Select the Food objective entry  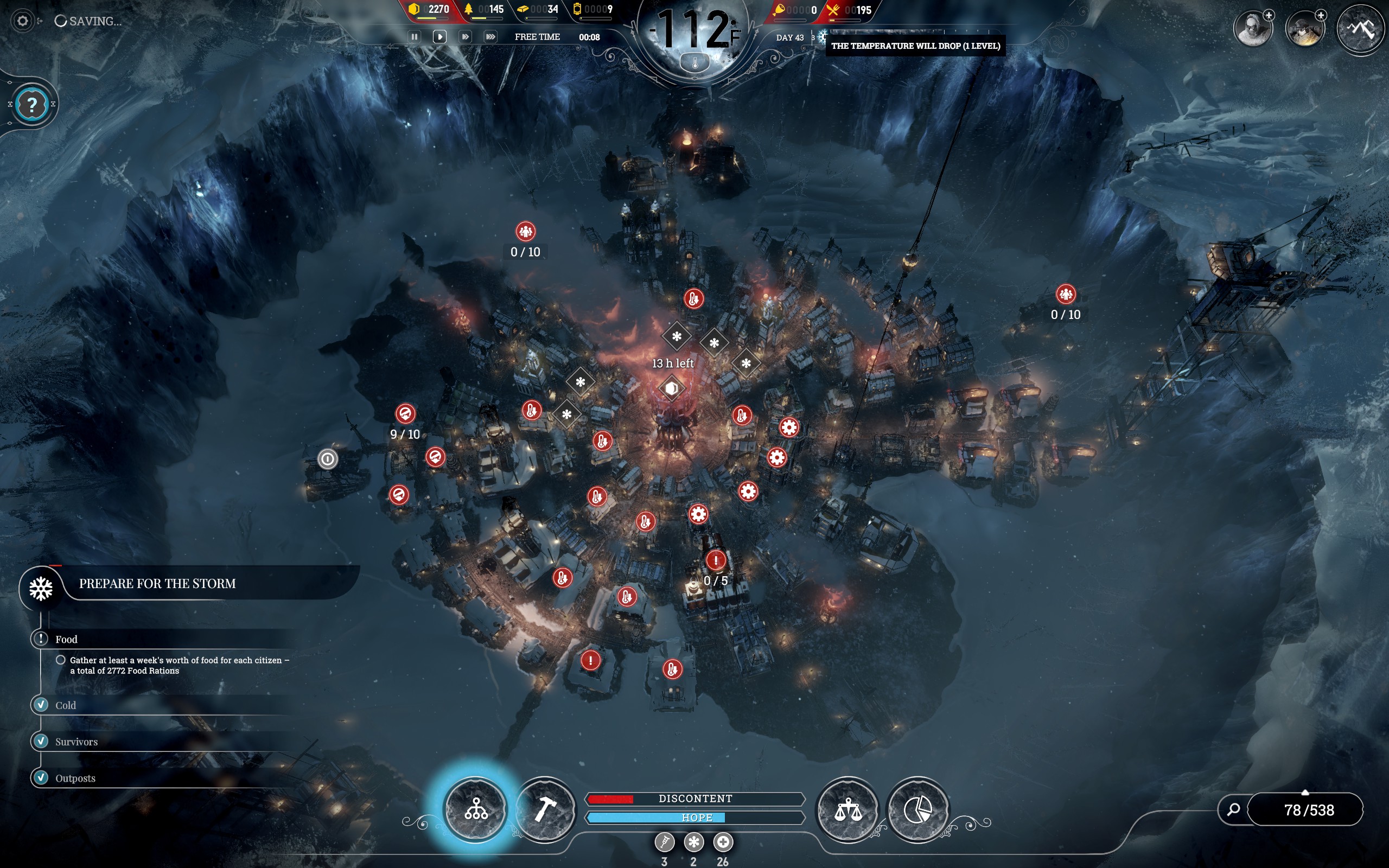[67, 639]
